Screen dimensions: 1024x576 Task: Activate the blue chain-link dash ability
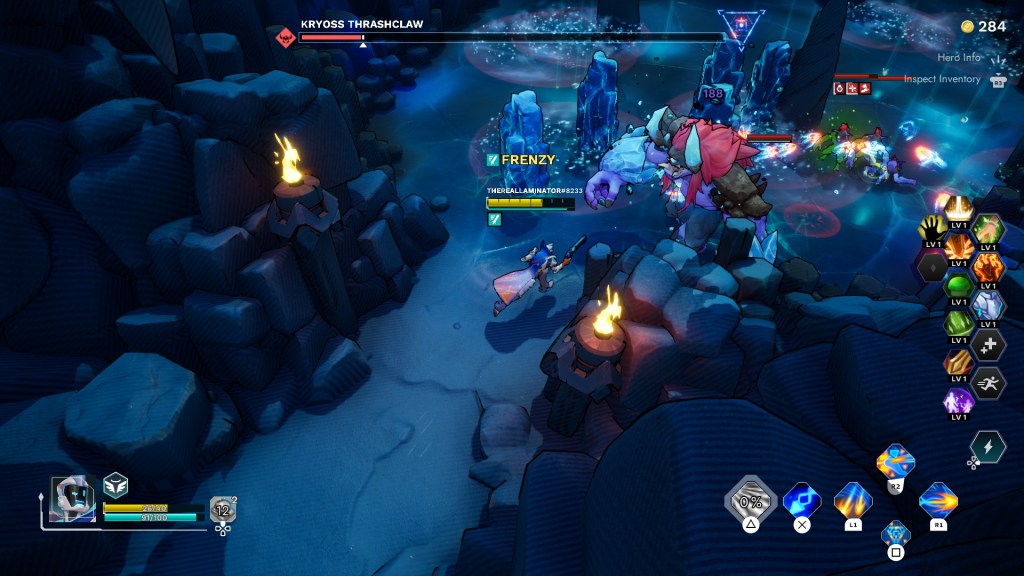(802, 500)
